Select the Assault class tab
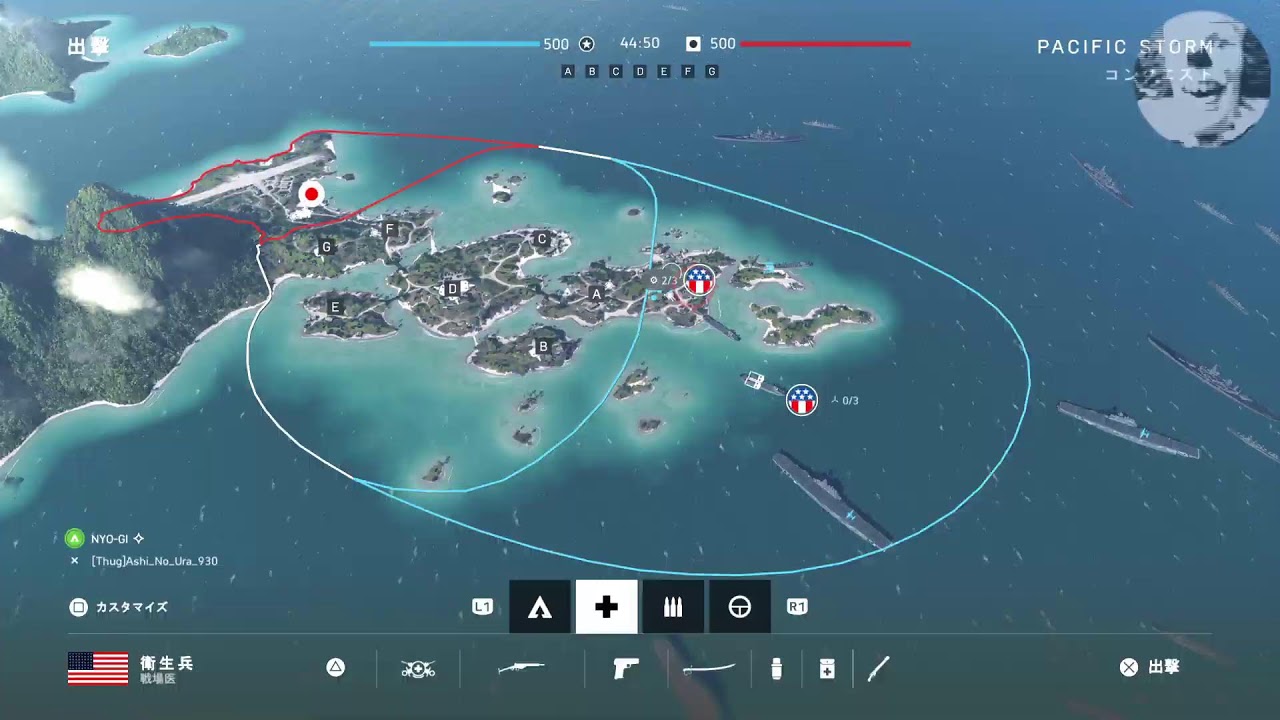The width and height of the screenshot is (1280, 720). [x=540, y=607]
